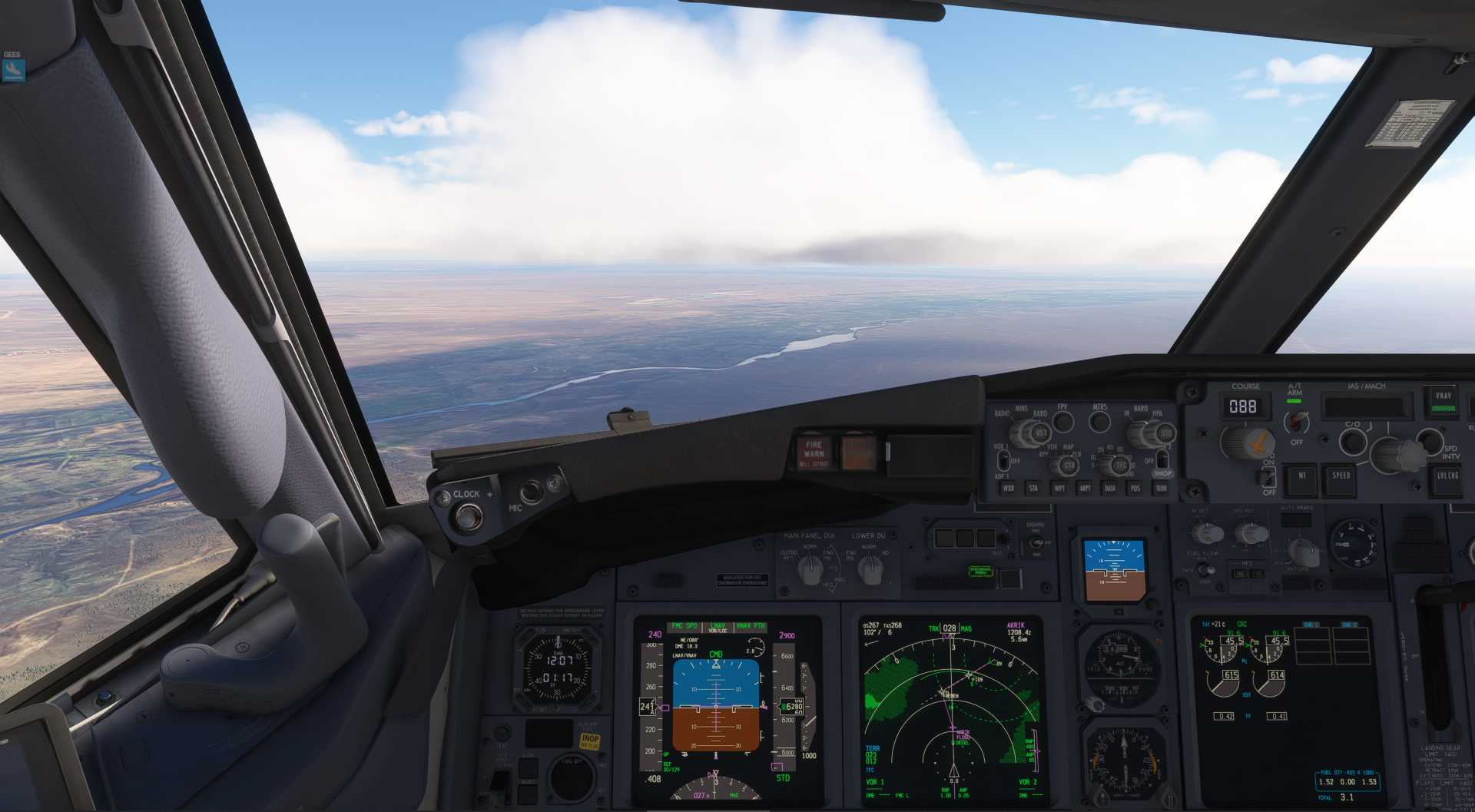Click the BARO STD knob button
The width and height of the screenshot is (1475, 812).
(1165, 433)
